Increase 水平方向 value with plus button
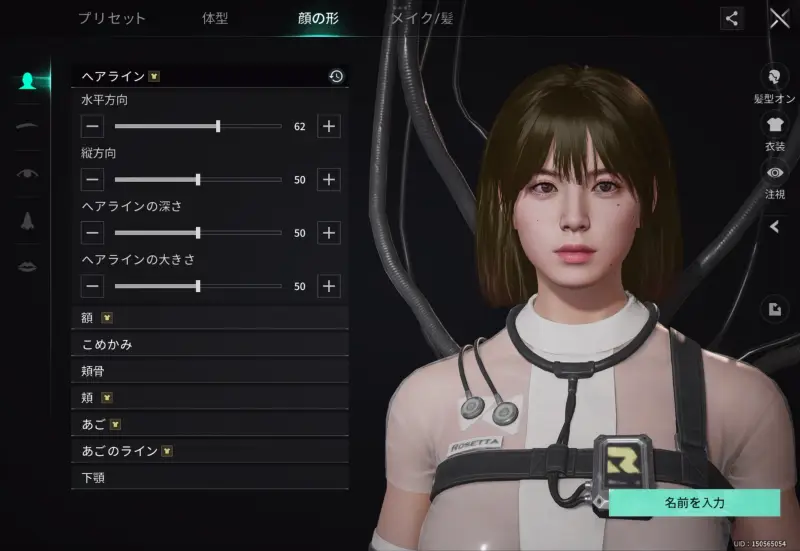800x551 pixels. [329, 126]
